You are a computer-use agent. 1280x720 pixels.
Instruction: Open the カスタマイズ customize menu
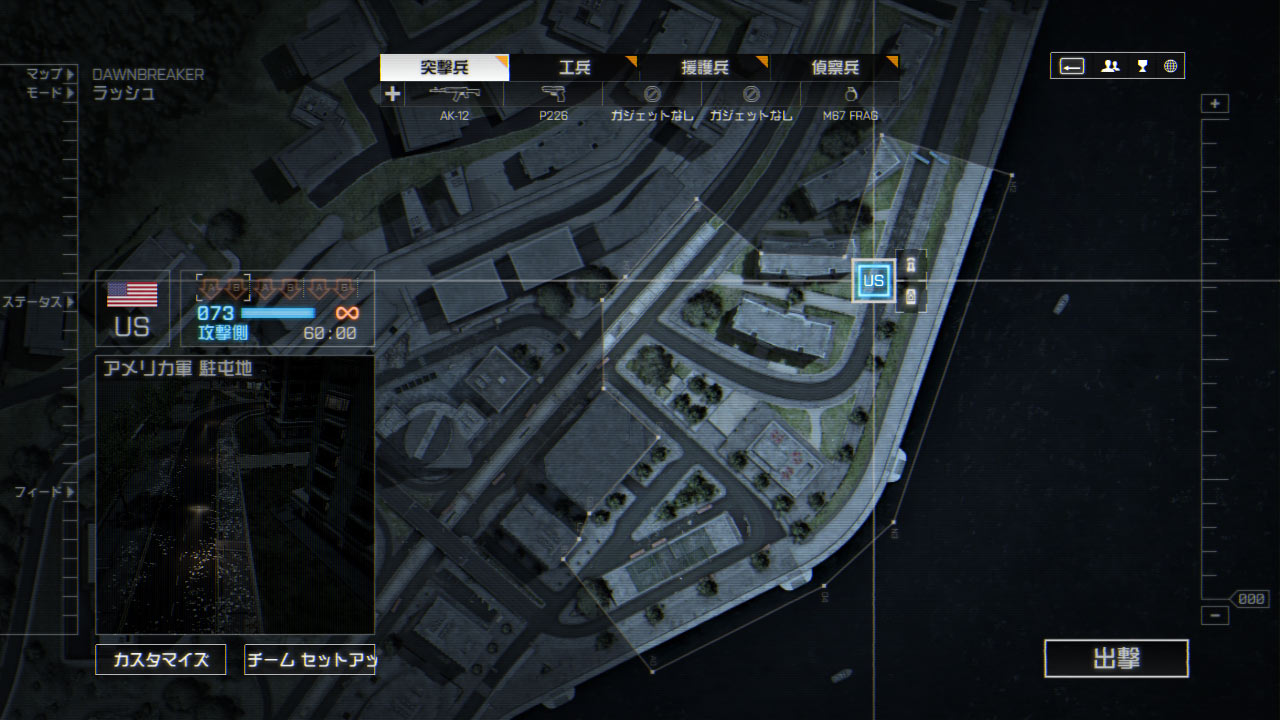(x=160, y=660)
